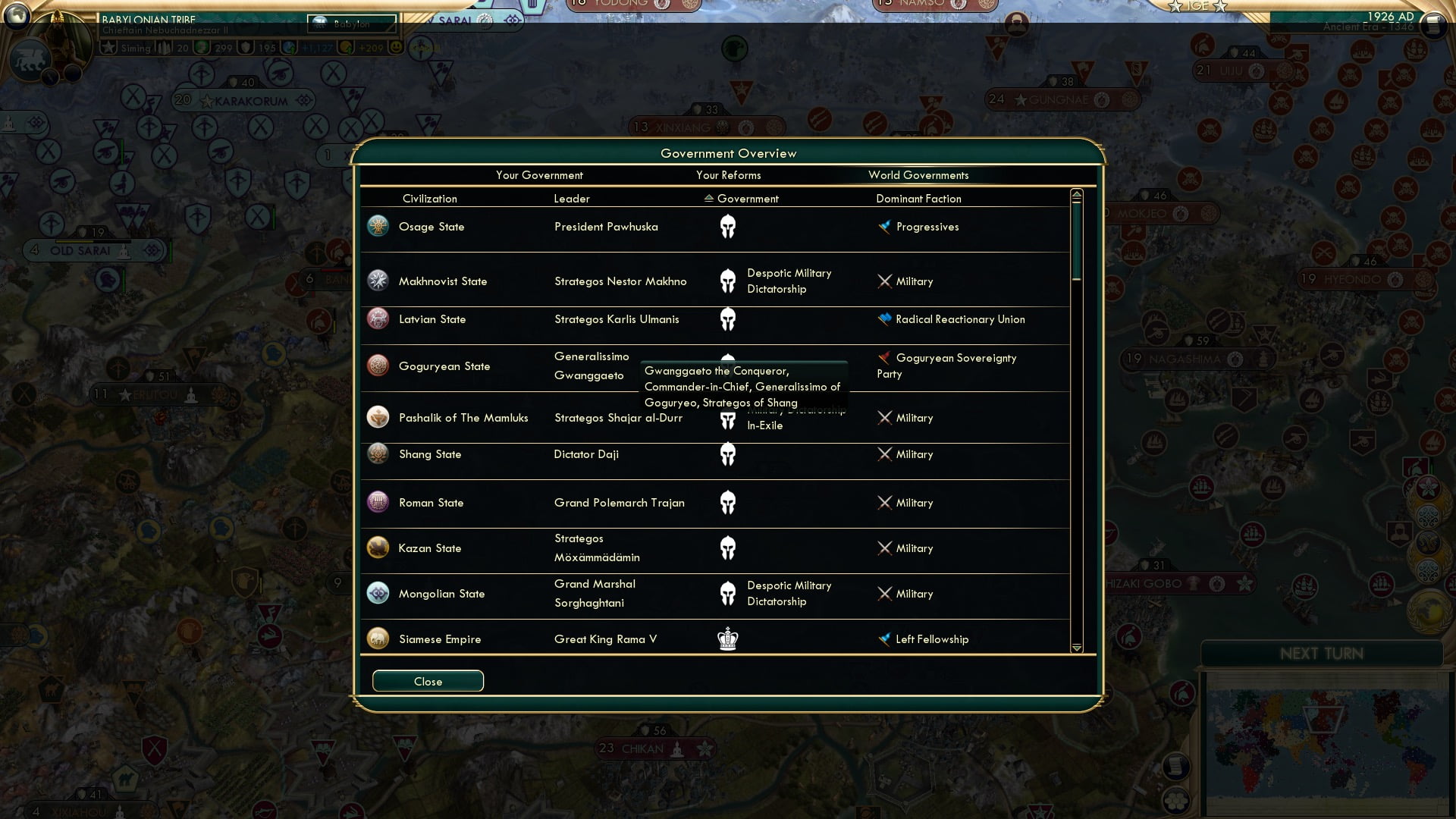
Task: Click the science income icon in the top bar
Action: point(287,48)
